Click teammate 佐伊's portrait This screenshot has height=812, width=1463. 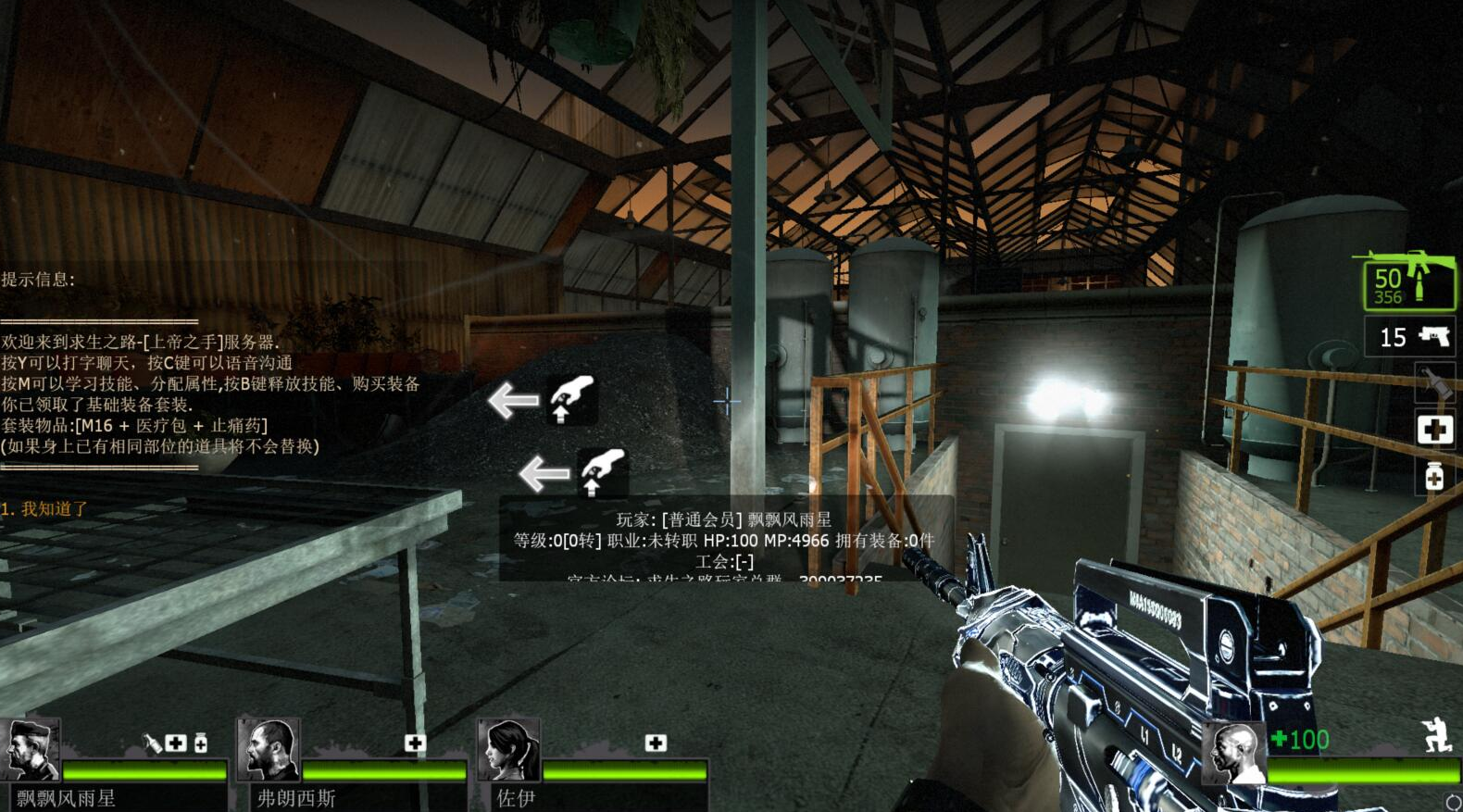pos(507,748)
